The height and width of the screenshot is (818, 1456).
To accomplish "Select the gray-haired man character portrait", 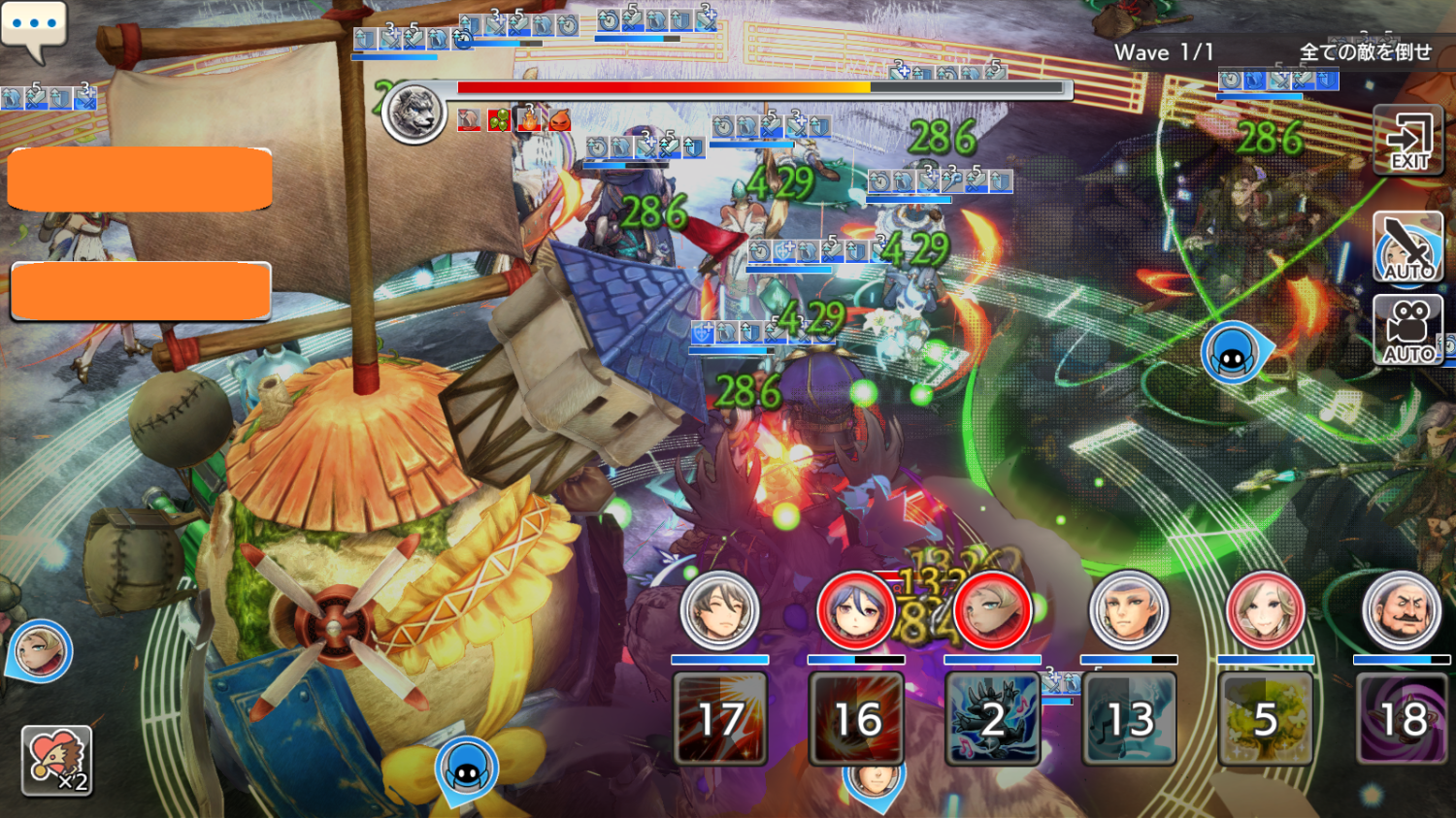I will (1128, 611).
